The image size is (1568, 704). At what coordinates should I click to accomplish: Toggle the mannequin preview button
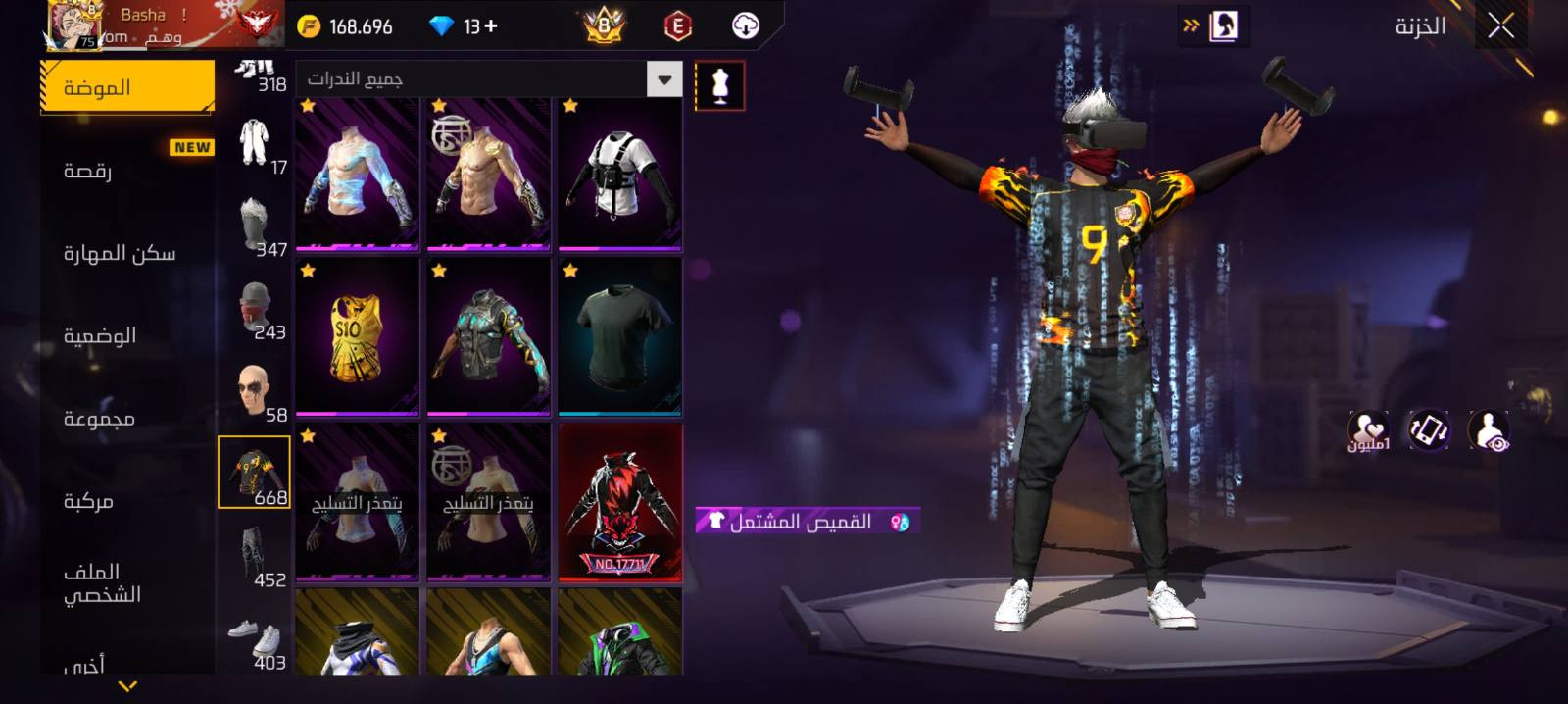(x=719, y=86)
